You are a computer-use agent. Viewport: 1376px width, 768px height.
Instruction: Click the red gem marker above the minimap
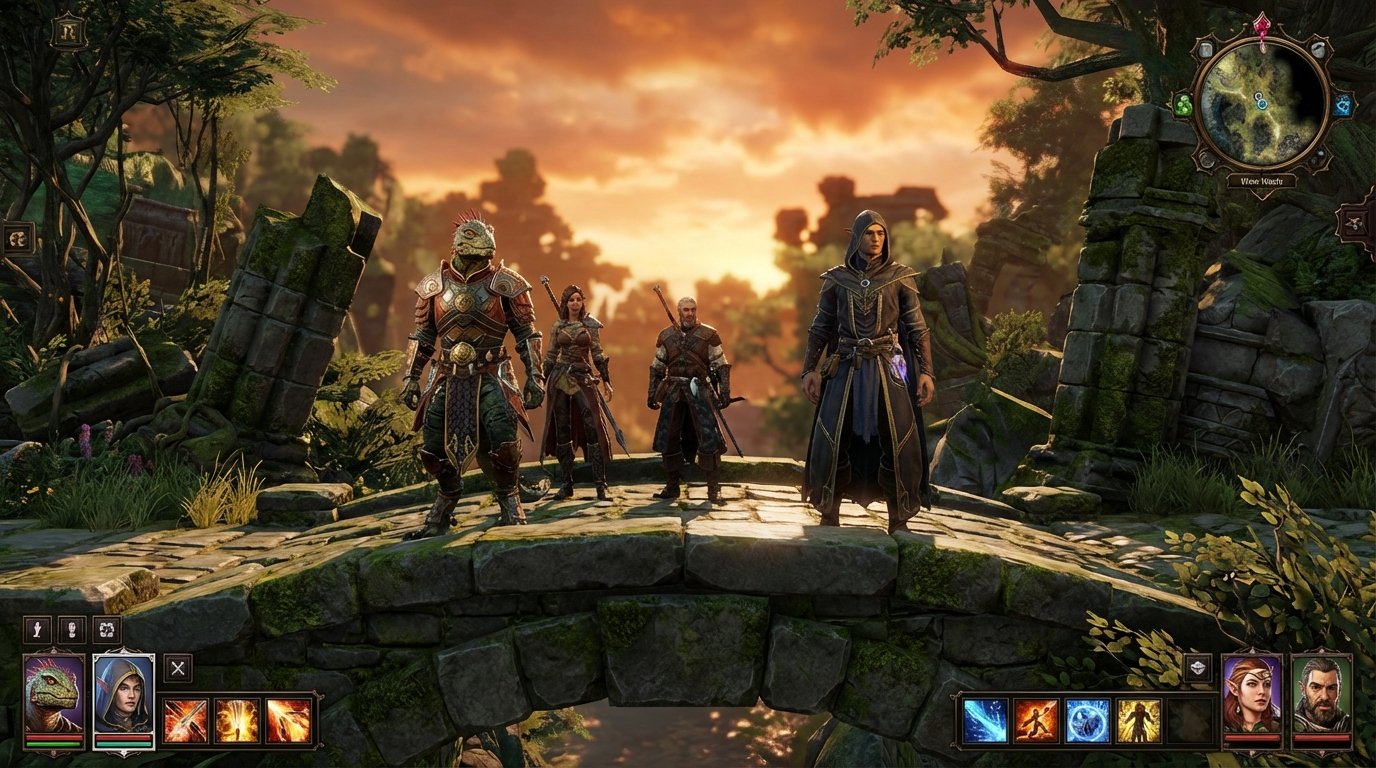coord(1262,25)
